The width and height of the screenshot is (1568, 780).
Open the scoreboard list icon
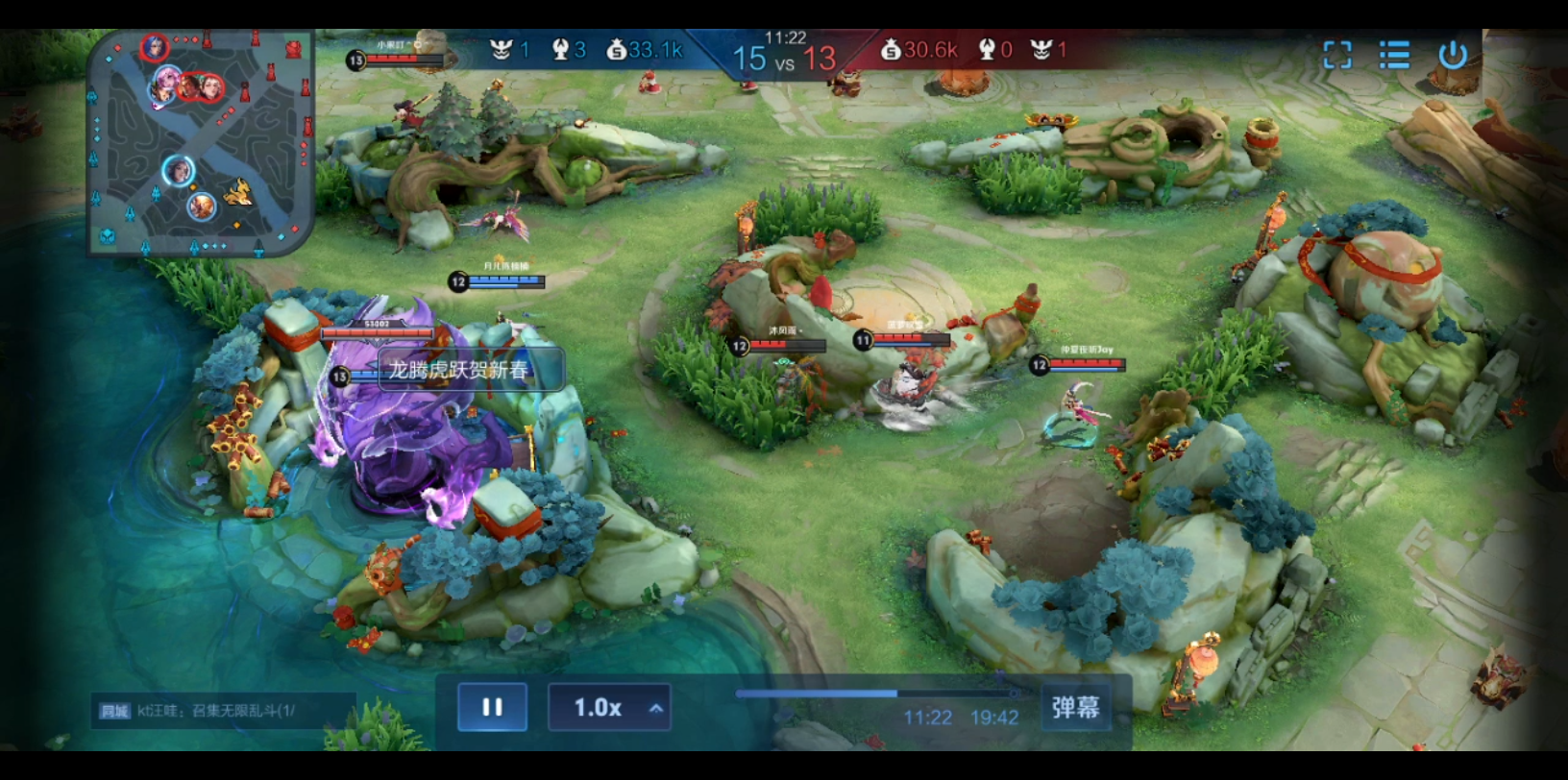(x=1394, y=55)
